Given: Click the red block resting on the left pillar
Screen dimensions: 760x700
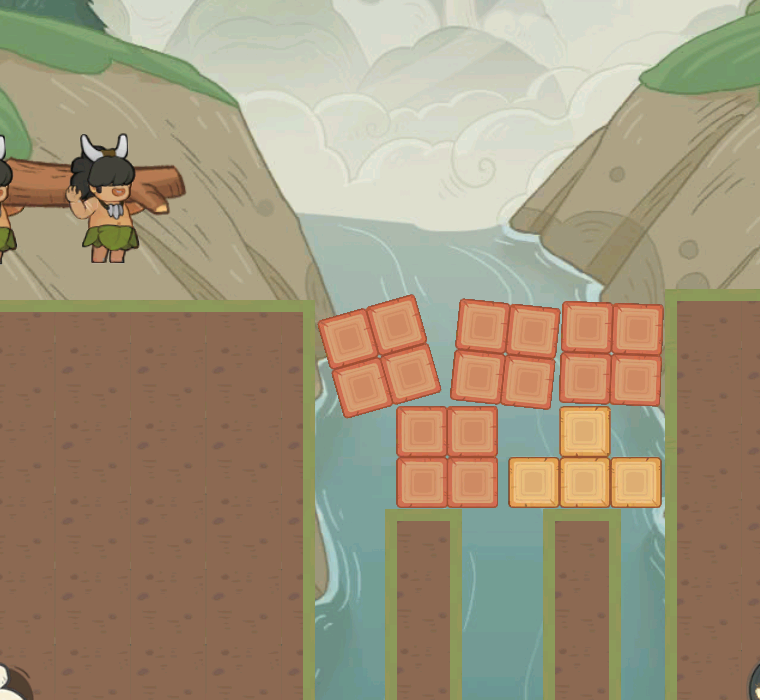Looking at the screenshot, I should [x=447, y=457].
